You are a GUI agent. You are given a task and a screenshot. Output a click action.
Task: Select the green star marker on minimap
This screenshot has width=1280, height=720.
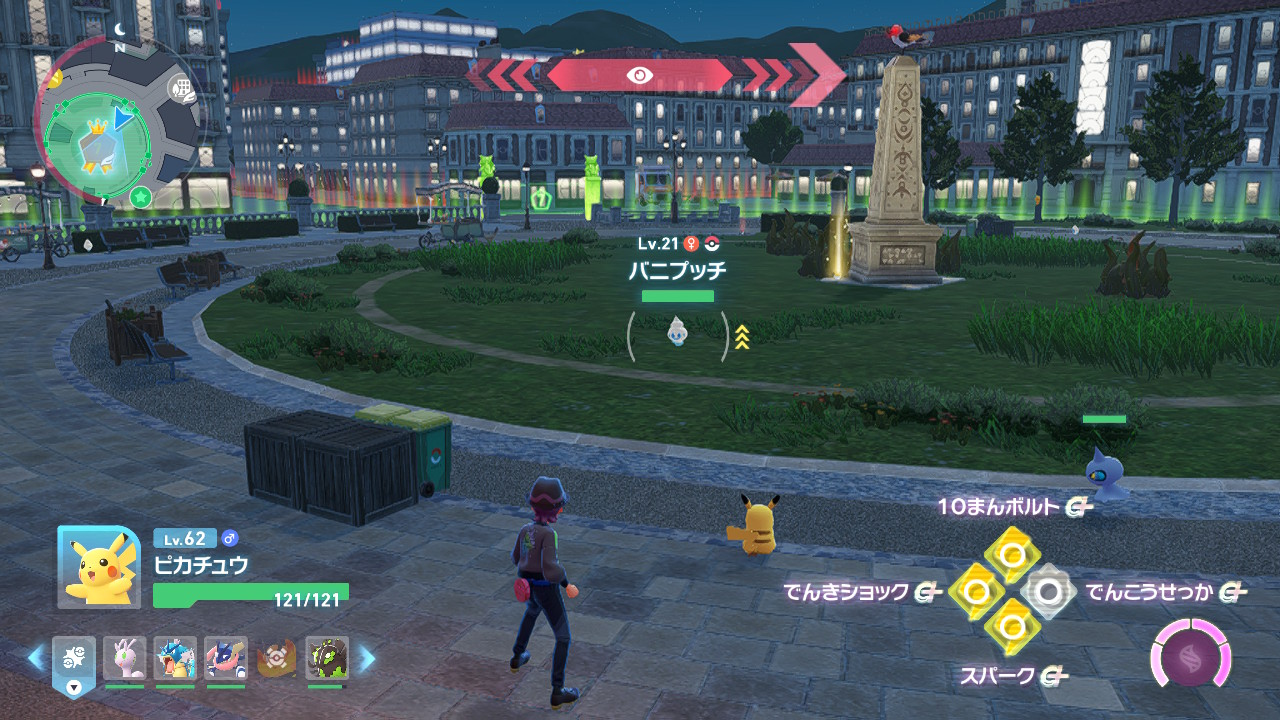tap(141, 192)
